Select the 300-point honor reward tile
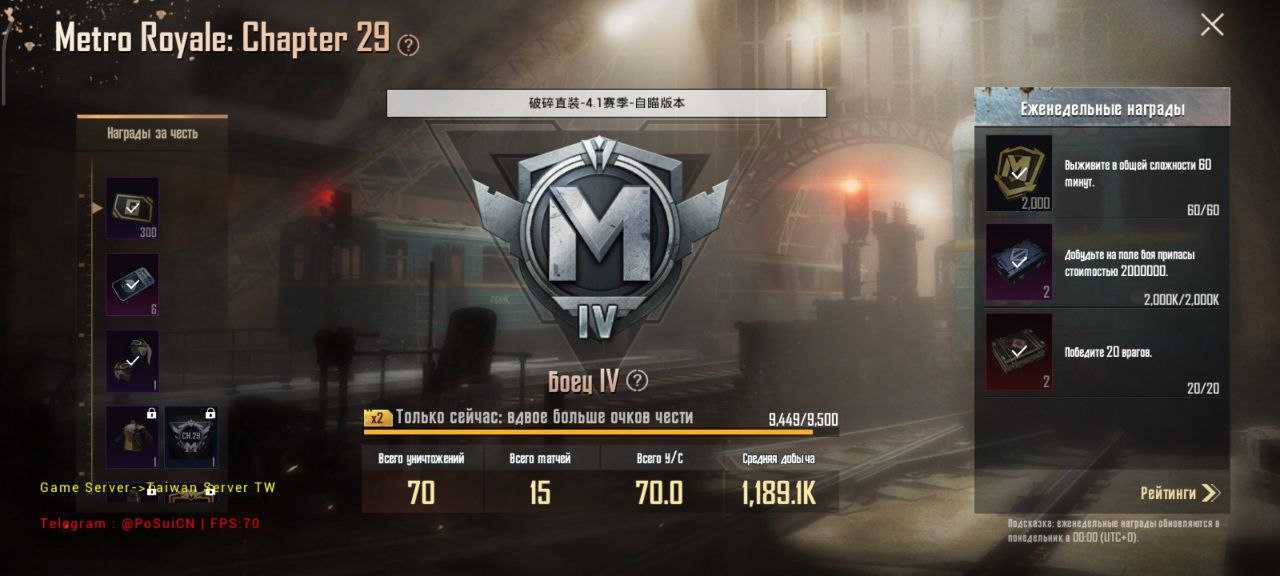 [132, 208]
